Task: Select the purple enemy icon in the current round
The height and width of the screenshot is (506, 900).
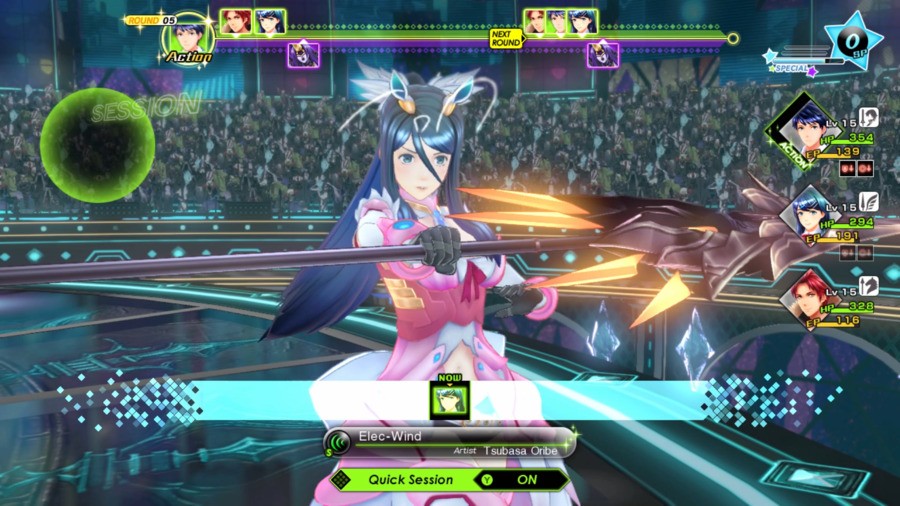Action: (x=297, y=54)
